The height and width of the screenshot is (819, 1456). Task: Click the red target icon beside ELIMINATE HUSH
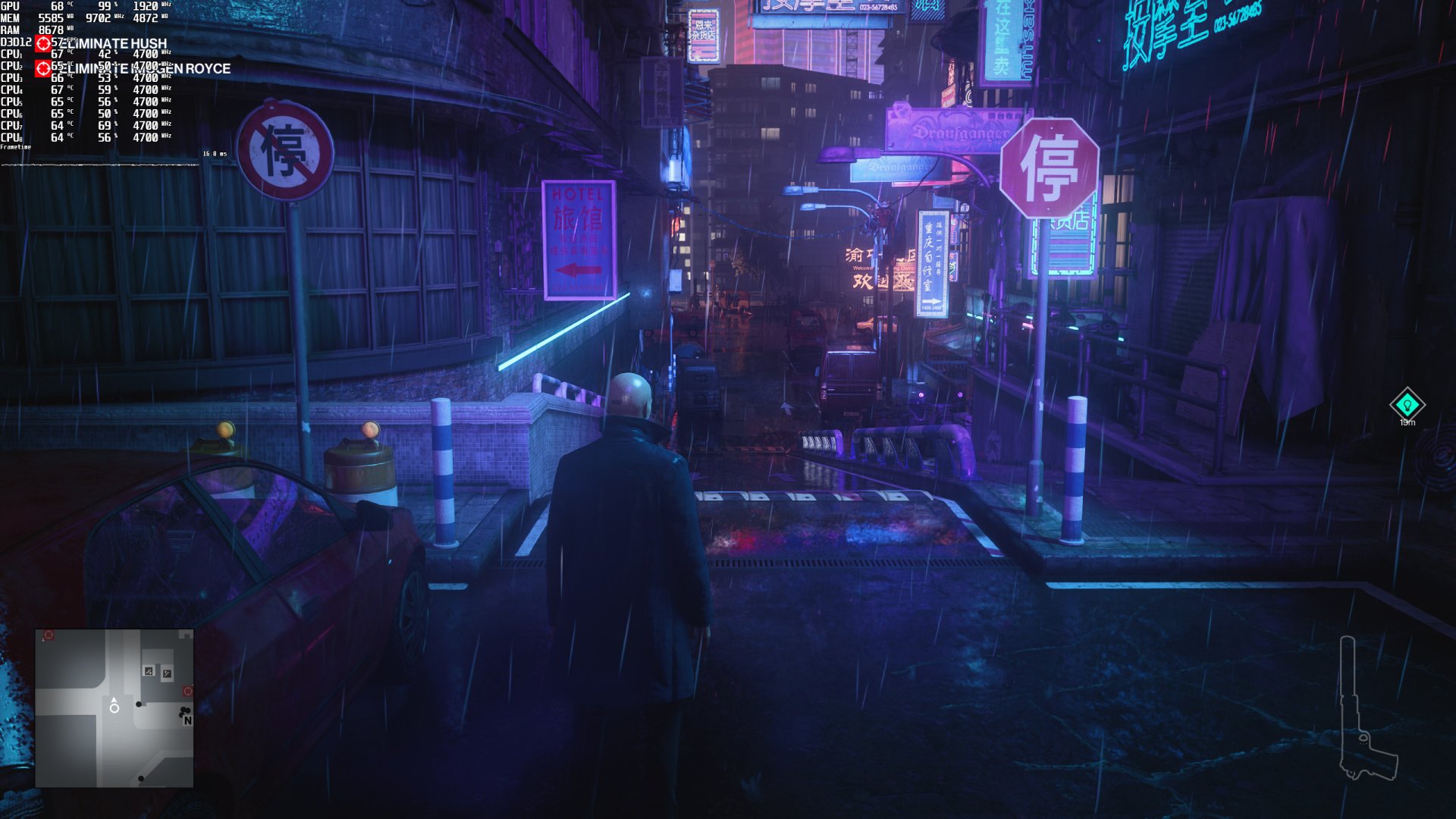pyautogui.click(x=43, y=43)
